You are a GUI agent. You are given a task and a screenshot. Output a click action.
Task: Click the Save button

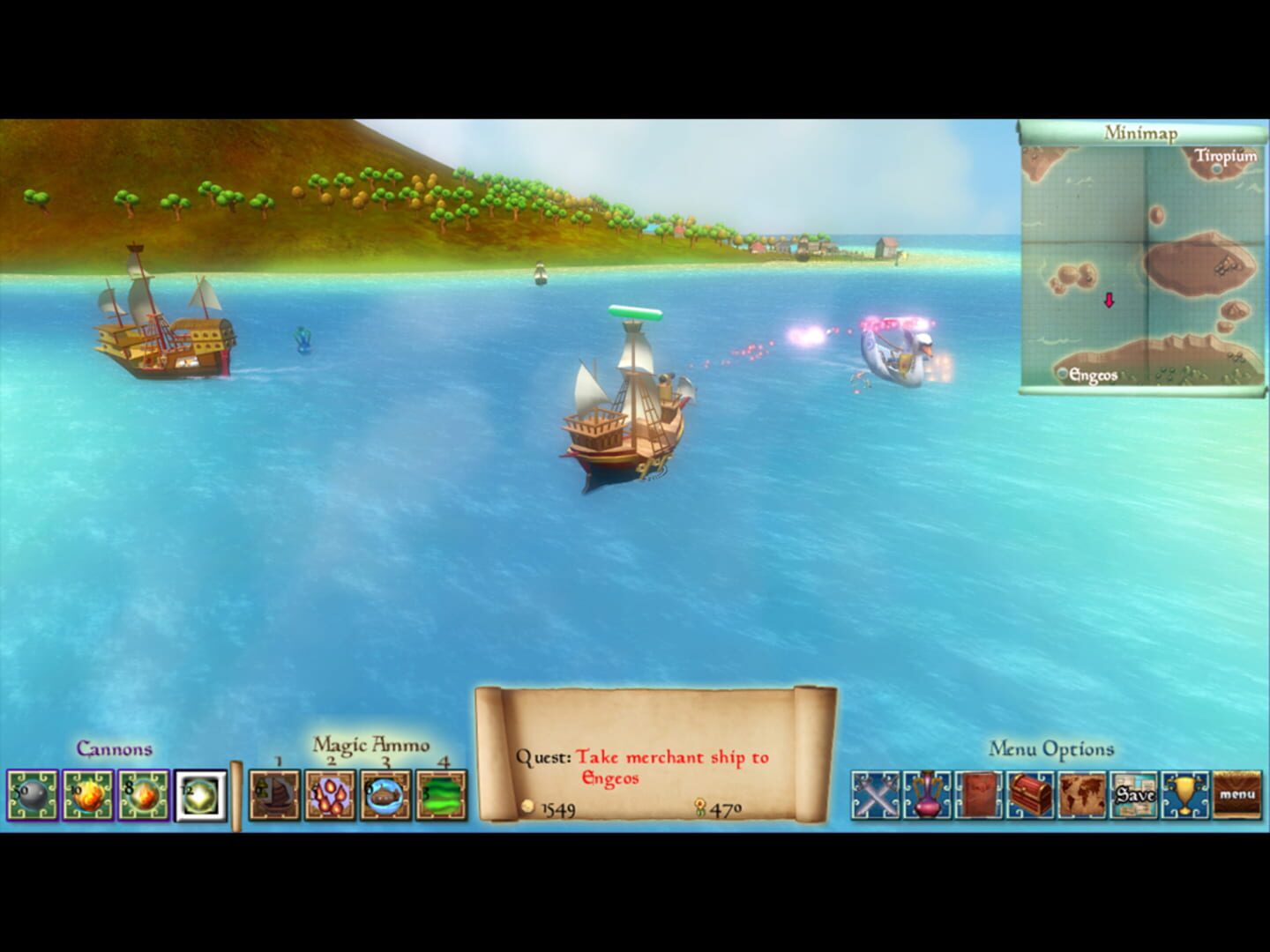click(x=1135, y=796)
